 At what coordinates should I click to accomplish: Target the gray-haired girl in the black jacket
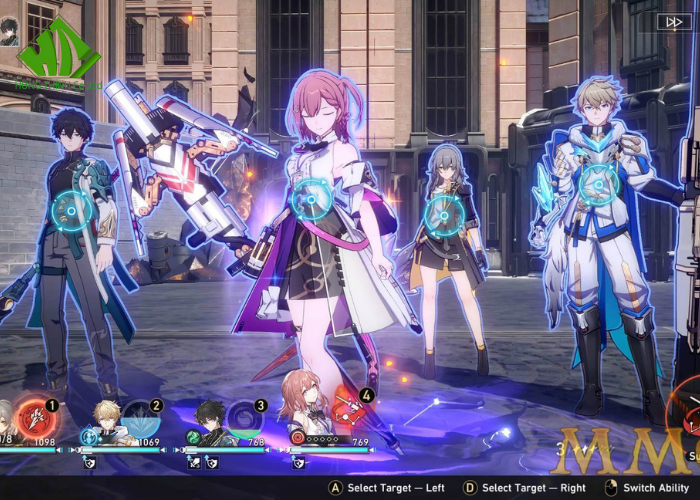coord(442,213)
